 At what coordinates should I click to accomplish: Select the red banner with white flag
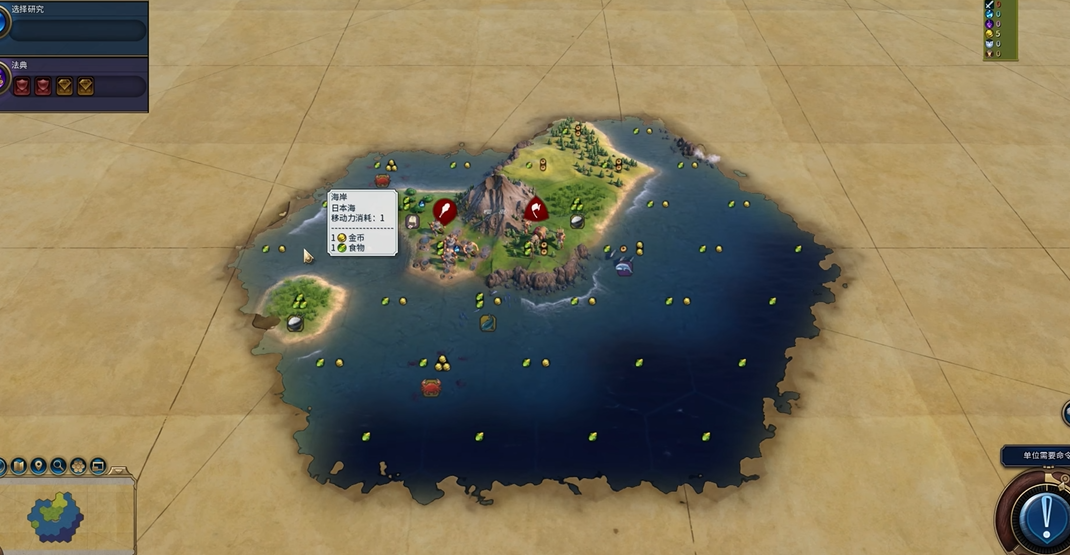coord(536,210)
